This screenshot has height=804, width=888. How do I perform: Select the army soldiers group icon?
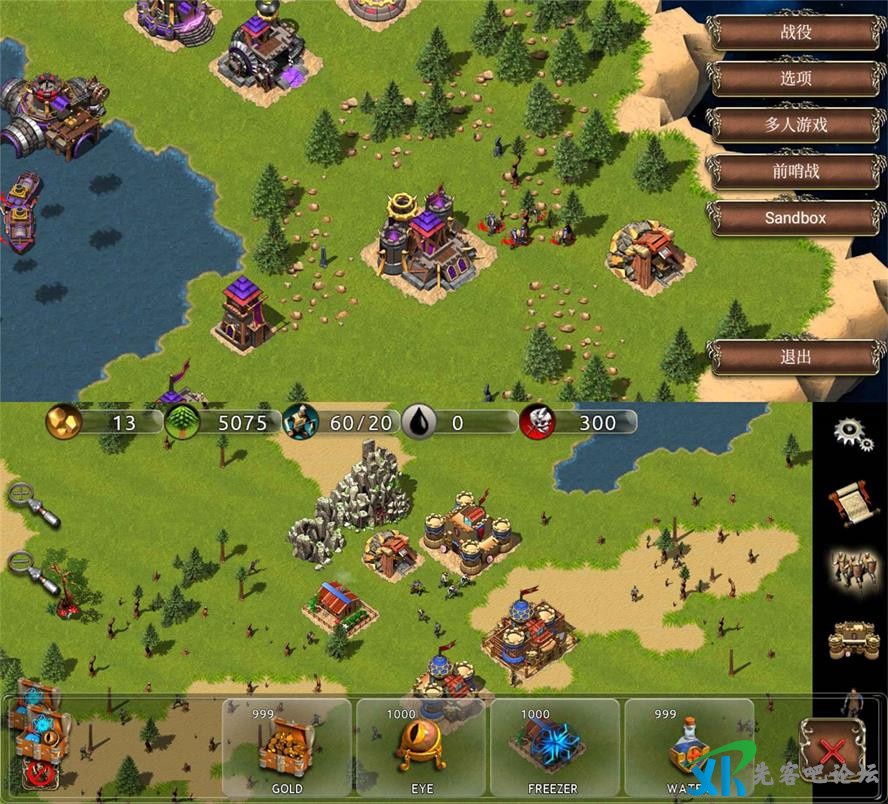(x=851, y=569)
